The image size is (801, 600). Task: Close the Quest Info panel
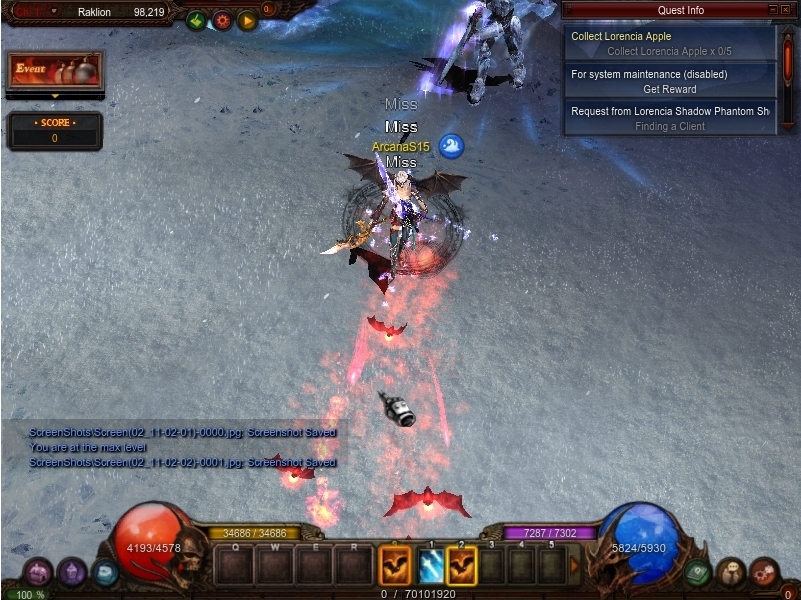[785, 10]
